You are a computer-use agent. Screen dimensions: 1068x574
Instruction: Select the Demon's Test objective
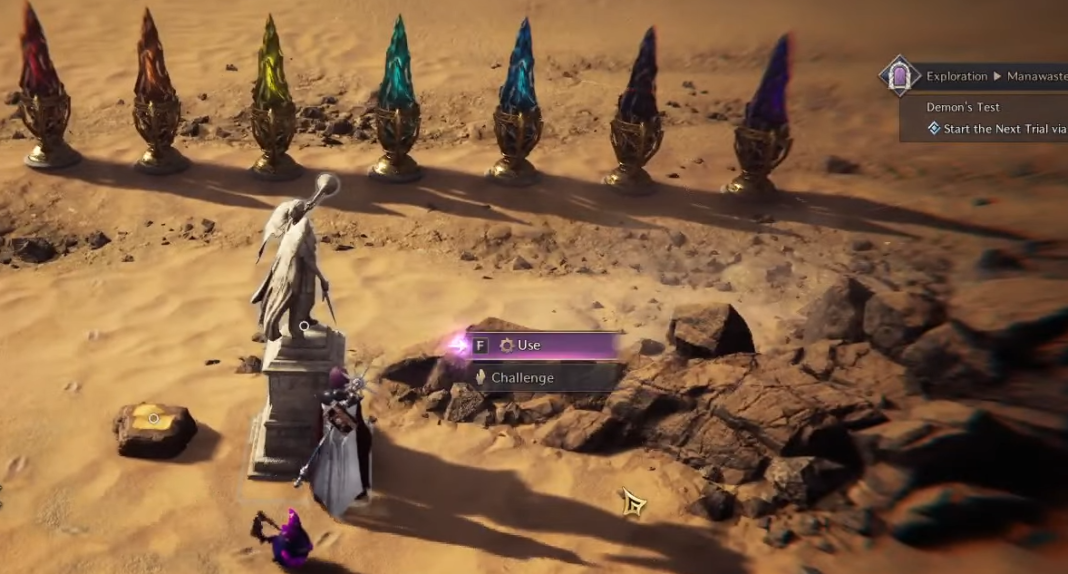pyautogui.click(x=963, y=107)
